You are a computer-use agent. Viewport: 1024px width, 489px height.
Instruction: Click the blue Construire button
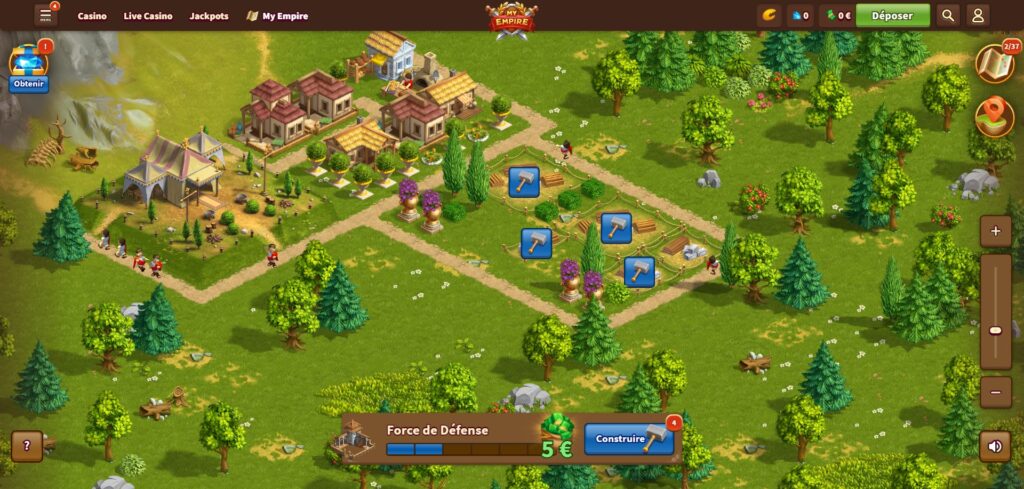(628, 439)
